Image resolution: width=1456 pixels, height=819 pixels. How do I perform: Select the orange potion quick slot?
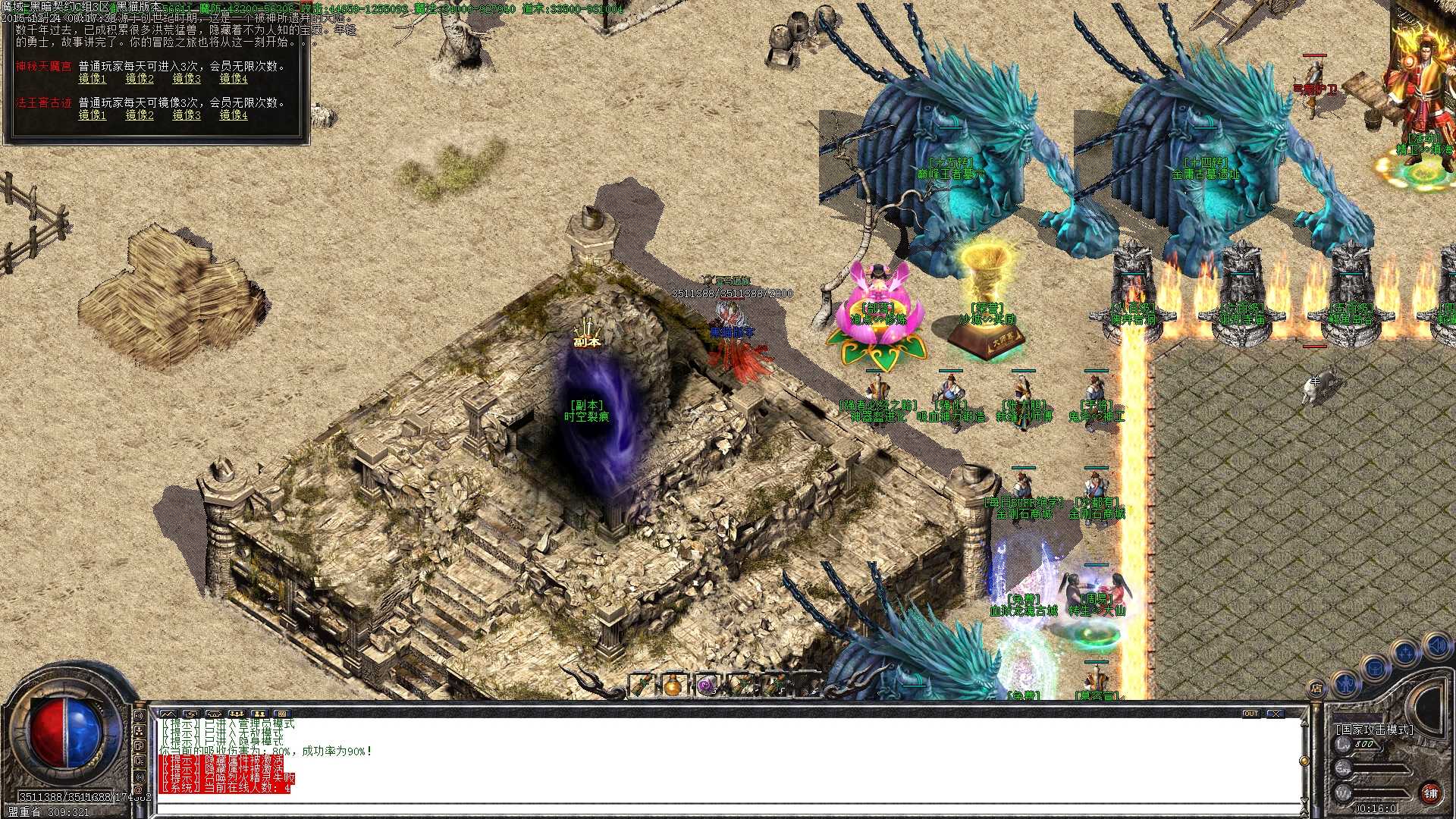[x=673, y=686]
